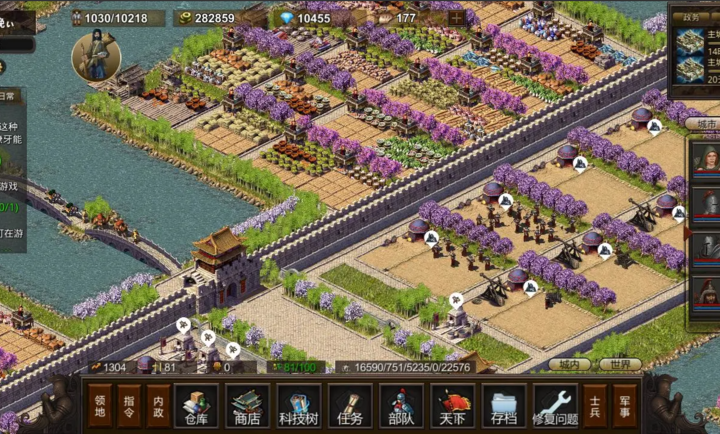Open the 部队 troops menu
The image size is (720, 434).
click(401, 406)
